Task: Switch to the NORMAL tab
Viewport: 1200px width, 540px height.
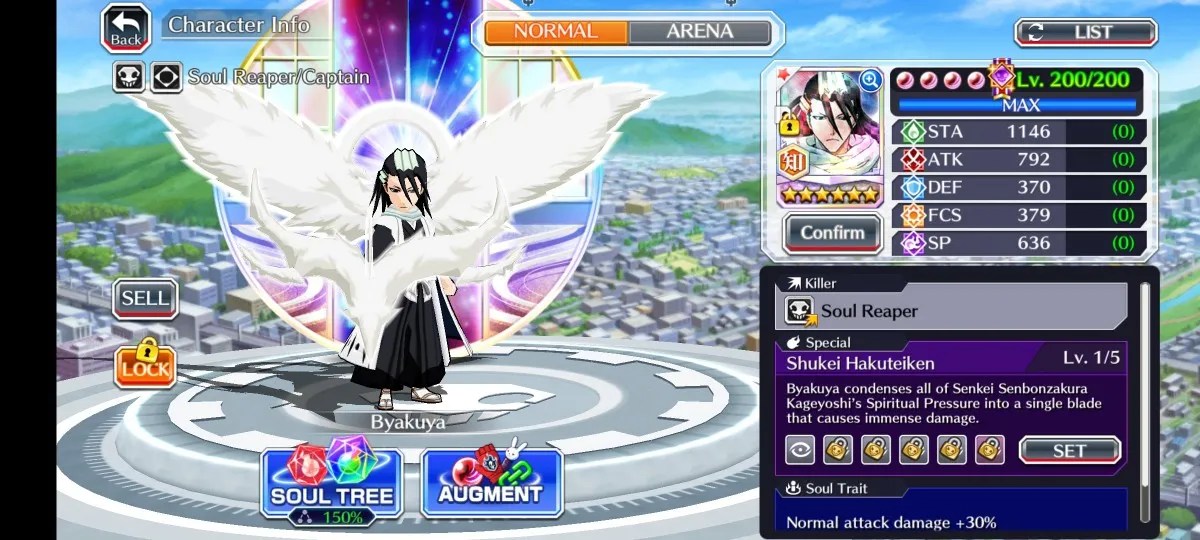Action: [556, 32]
